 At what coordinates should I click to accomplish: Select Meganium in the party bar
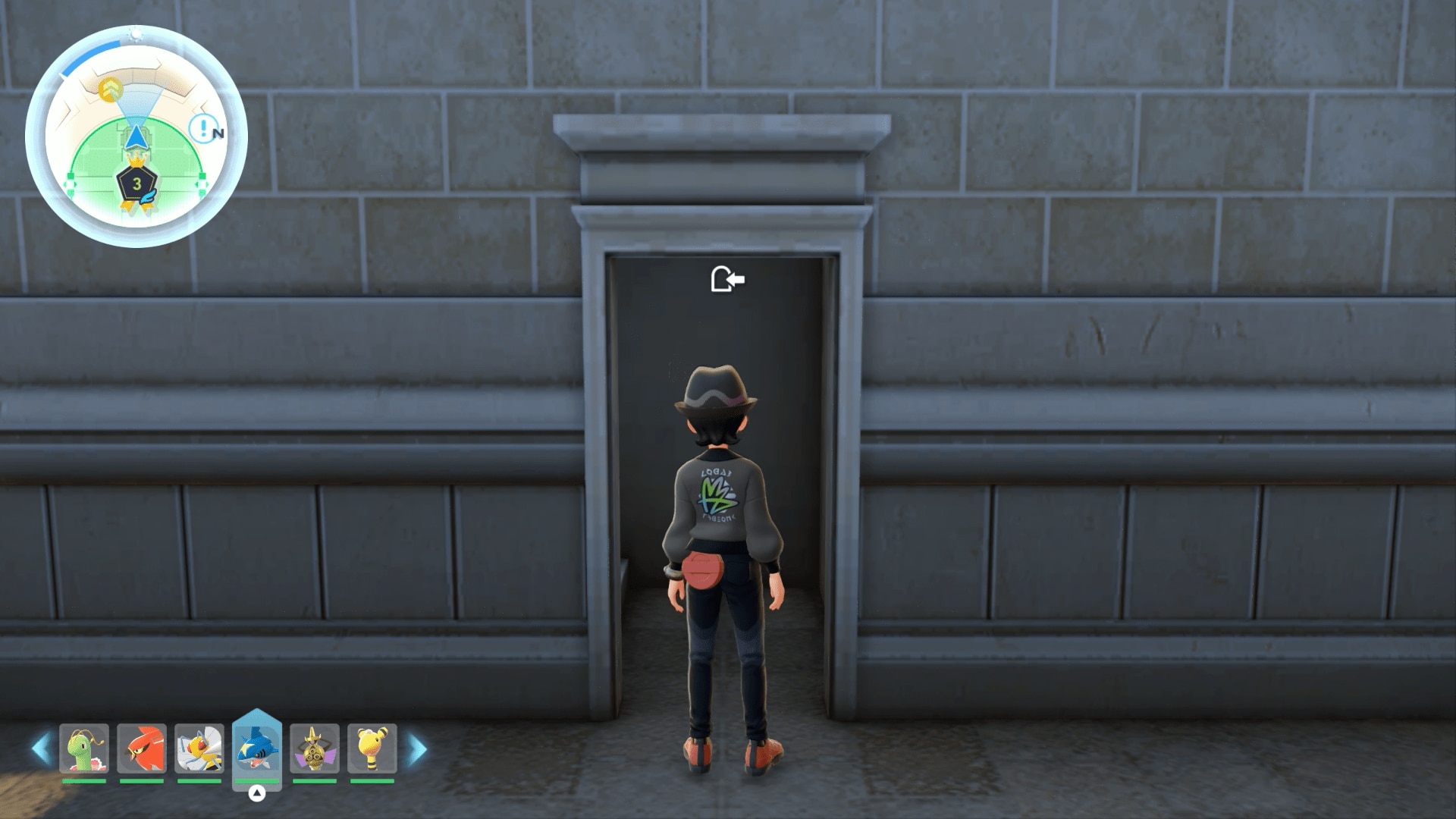[84, 748]
